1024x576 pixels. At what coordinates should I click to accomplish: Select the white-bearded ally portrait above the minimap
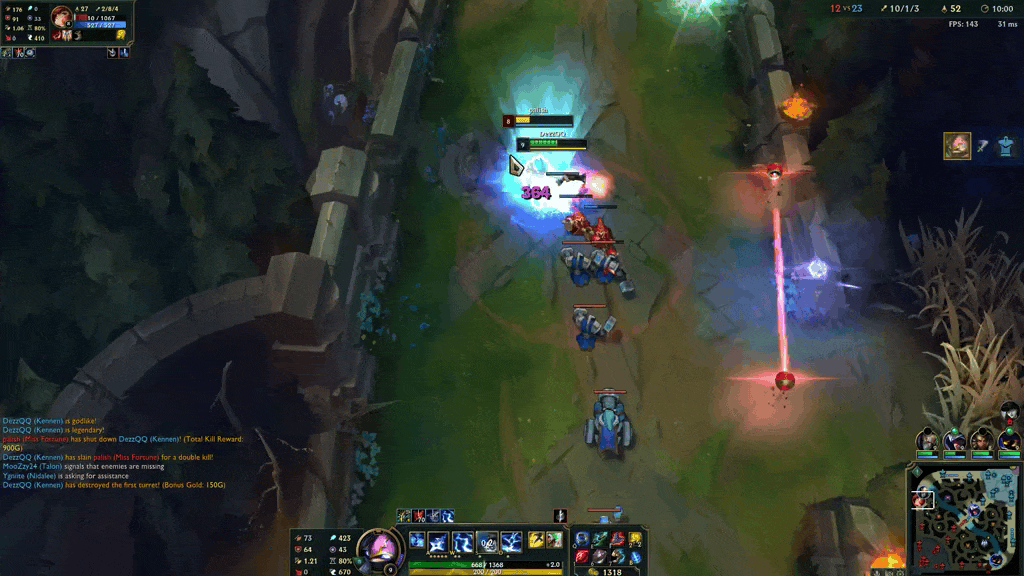pos(928,440)
